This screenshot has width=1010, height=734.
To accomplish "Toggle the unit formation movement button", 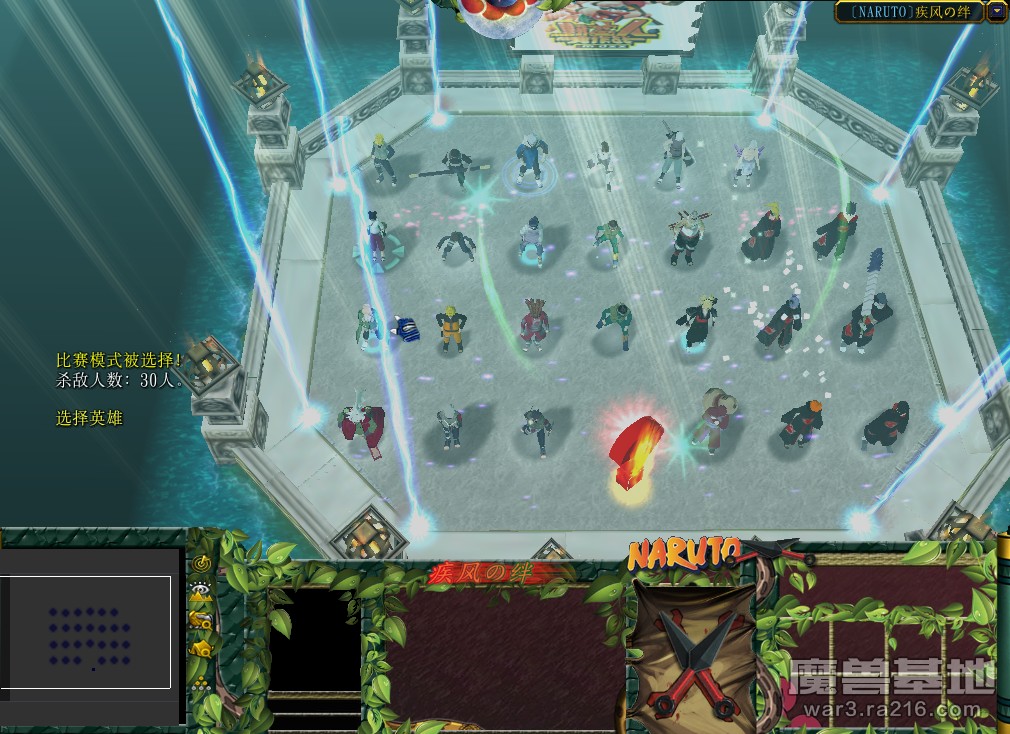I will click(201, 684).
